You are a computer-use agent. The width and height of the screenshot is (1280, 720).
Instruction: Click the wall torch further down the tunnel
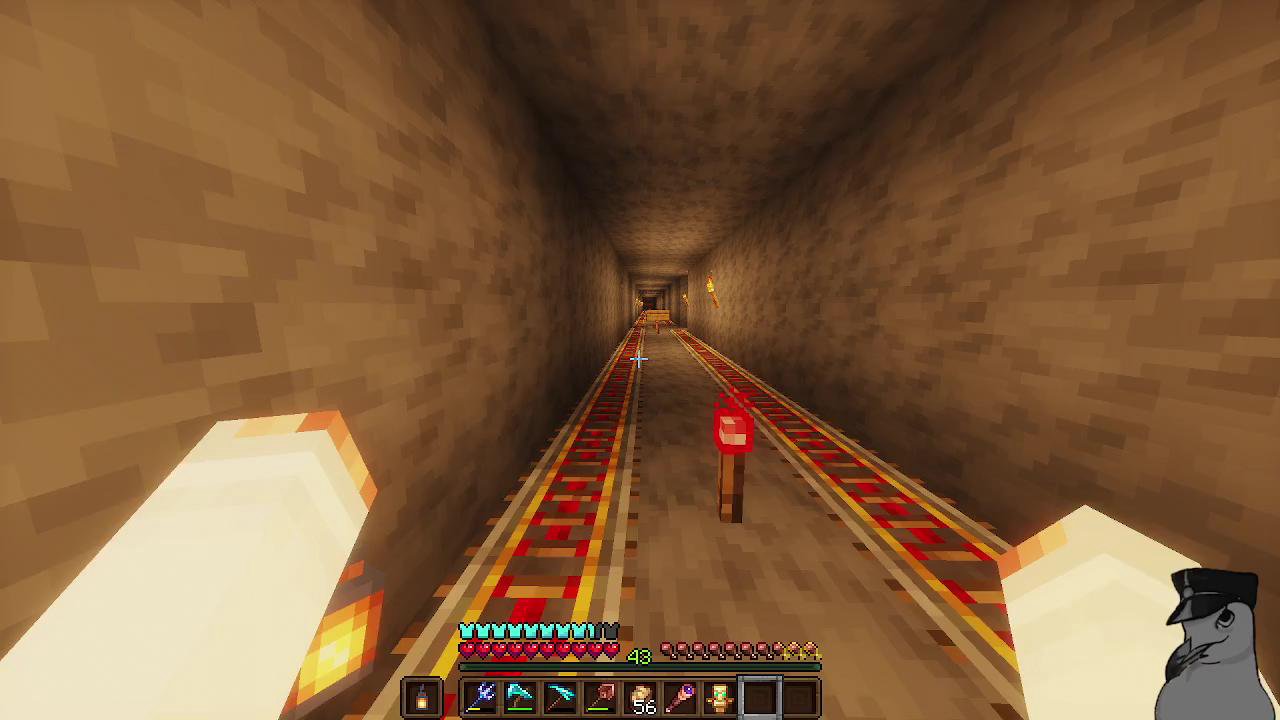pyautogui.click(x=709, y=290)
